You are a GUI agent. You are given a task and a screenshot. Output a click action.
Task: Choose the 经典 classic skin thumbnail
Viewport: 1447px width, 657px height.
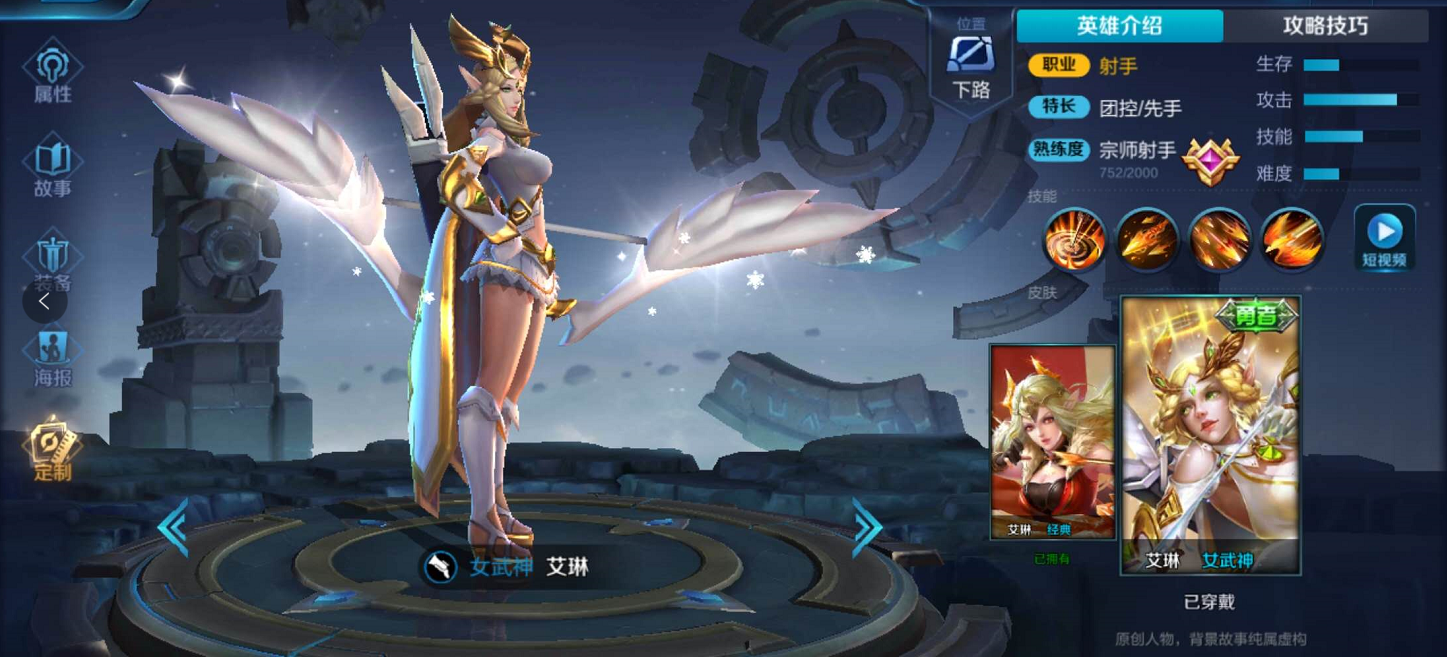point(1052,441)
